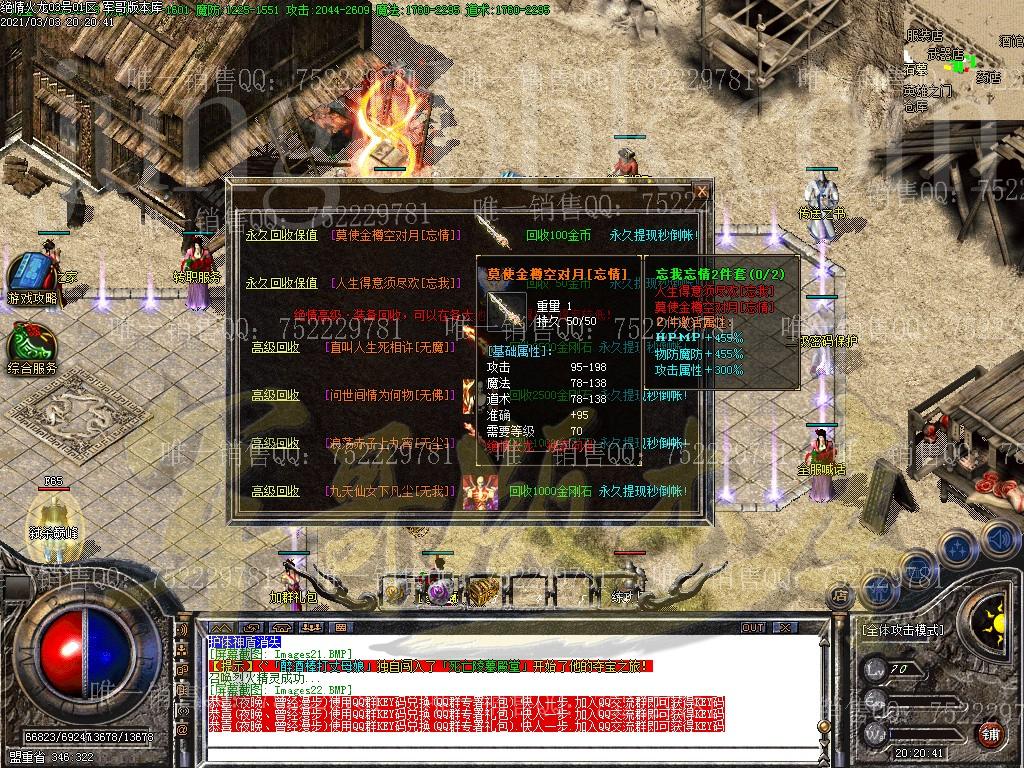Choose 高级回收 for 直叫人生死相许[无魔]
1024x768 pixels.
pos(275,347)
